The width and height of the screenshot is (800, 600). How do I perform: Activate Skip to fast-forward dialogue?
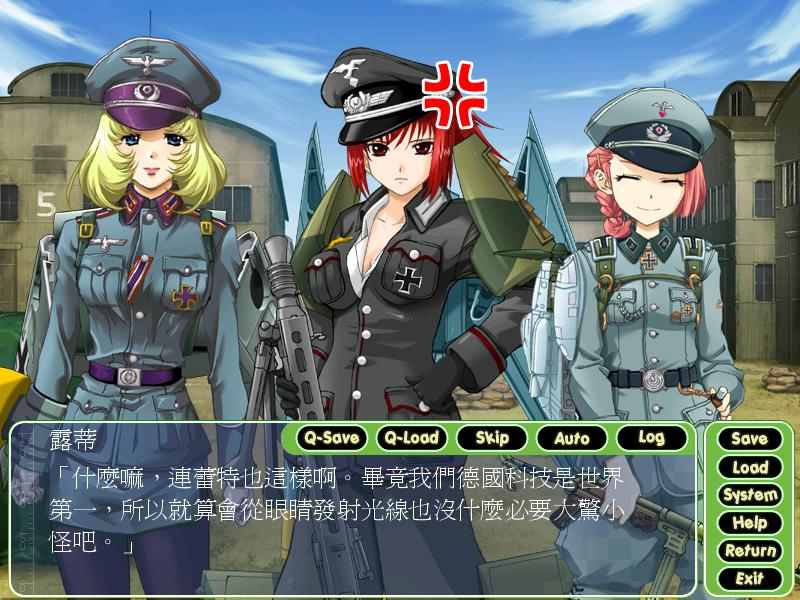(x=492, y=437)
